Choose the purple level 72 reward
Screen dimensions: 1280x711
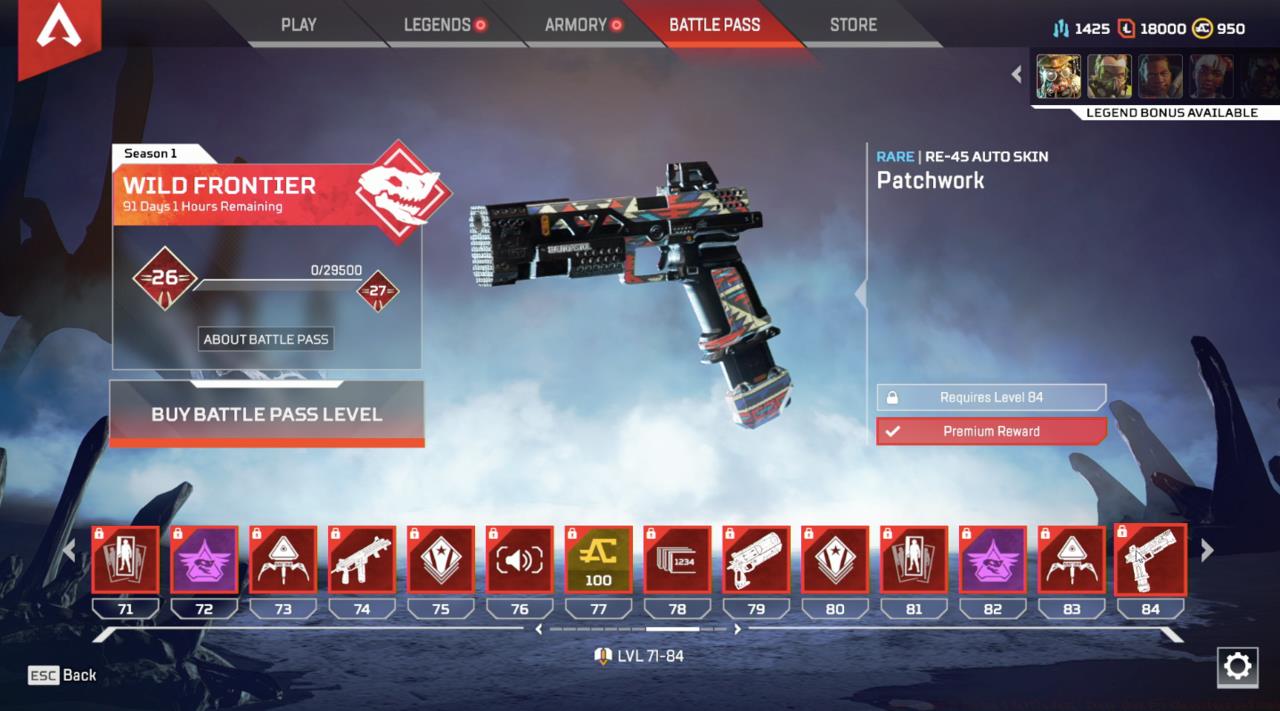[x=204, y=560]
